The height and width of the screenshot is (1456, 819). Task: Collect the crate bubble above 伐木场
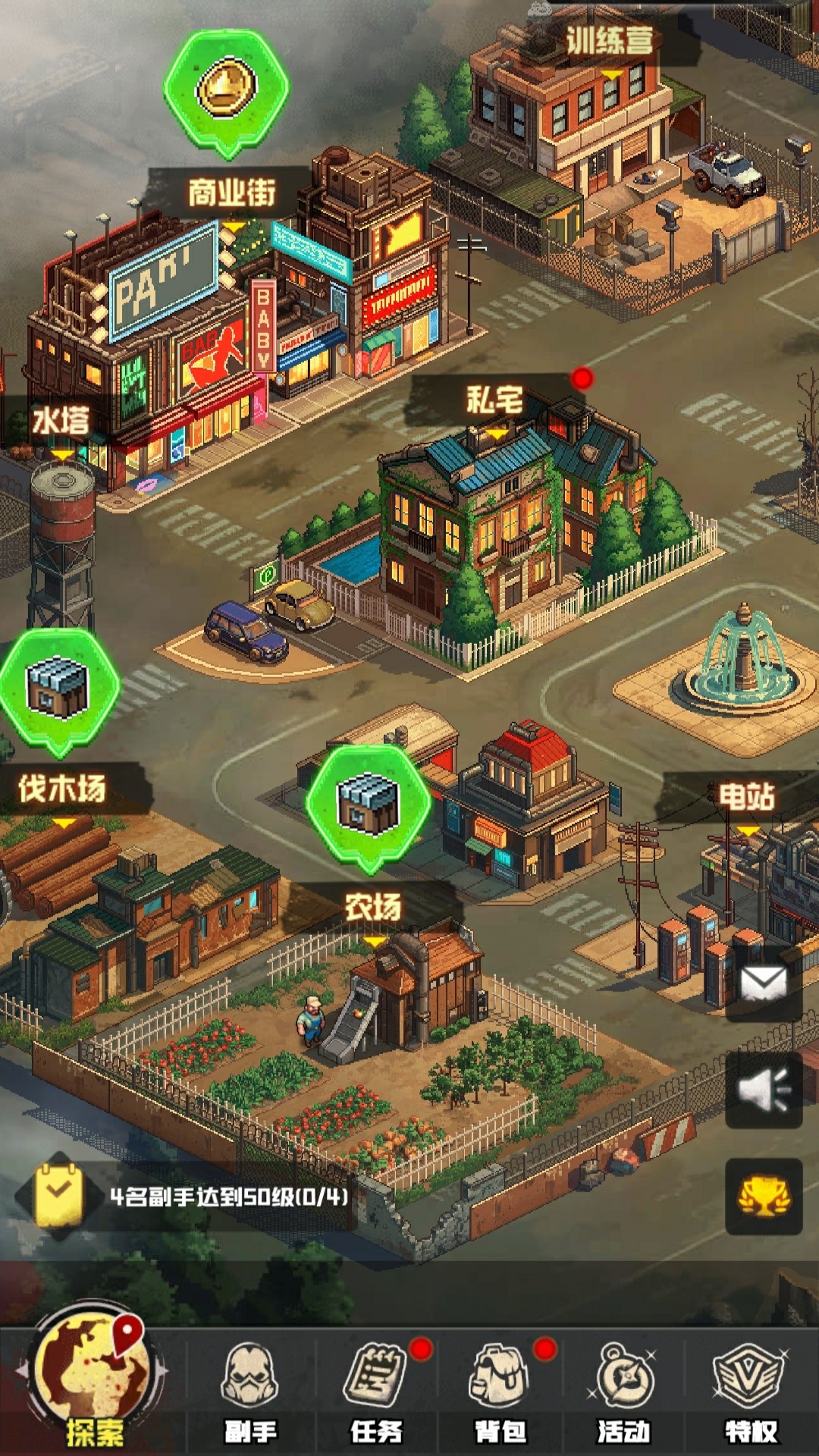tap(58, 688)
